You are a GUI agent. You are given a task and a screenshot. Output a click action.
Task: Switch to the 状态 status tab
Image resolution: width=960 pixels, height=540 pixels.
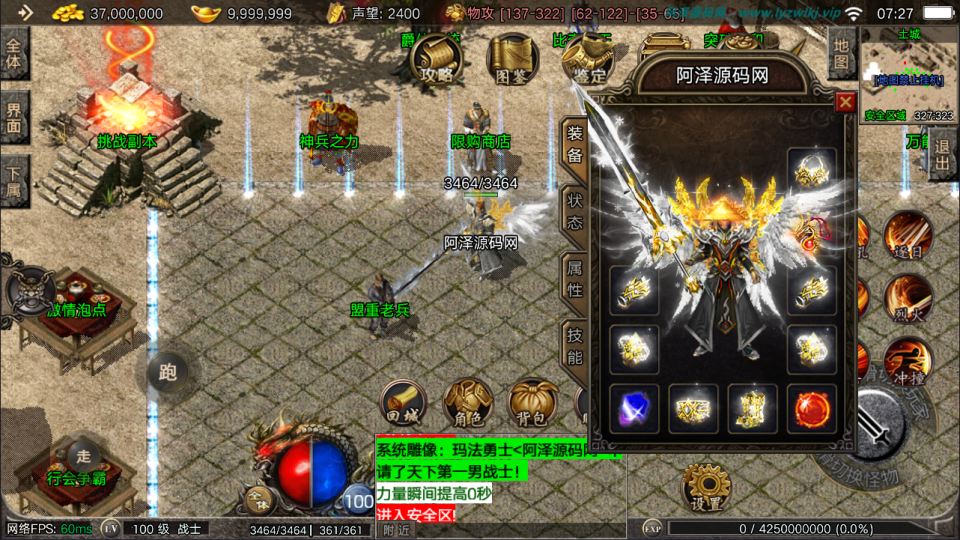point(575,213)
